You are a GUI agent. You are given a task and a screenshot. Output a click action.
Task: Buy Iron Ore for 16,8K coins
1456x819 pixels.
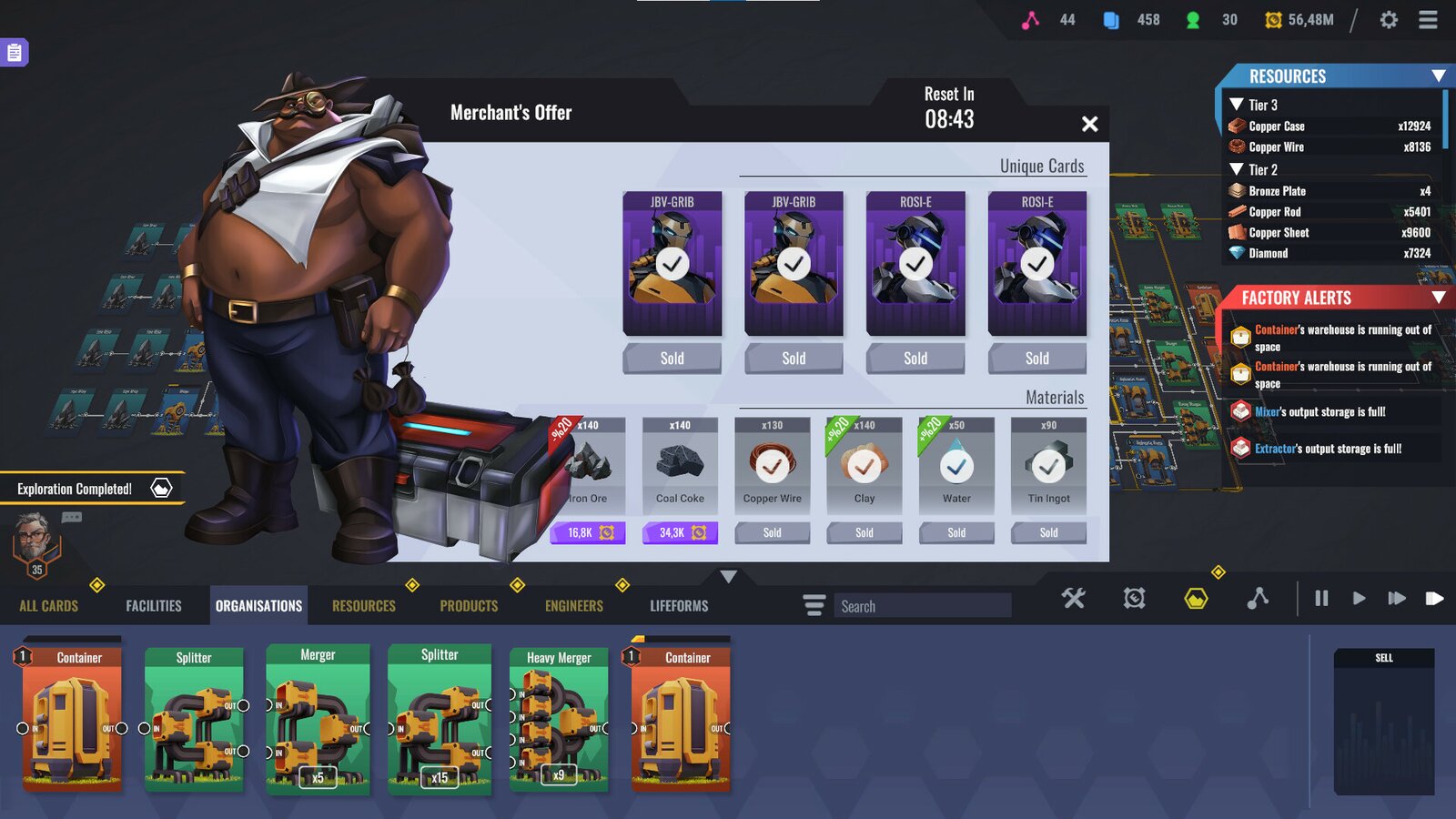[588, 532]
